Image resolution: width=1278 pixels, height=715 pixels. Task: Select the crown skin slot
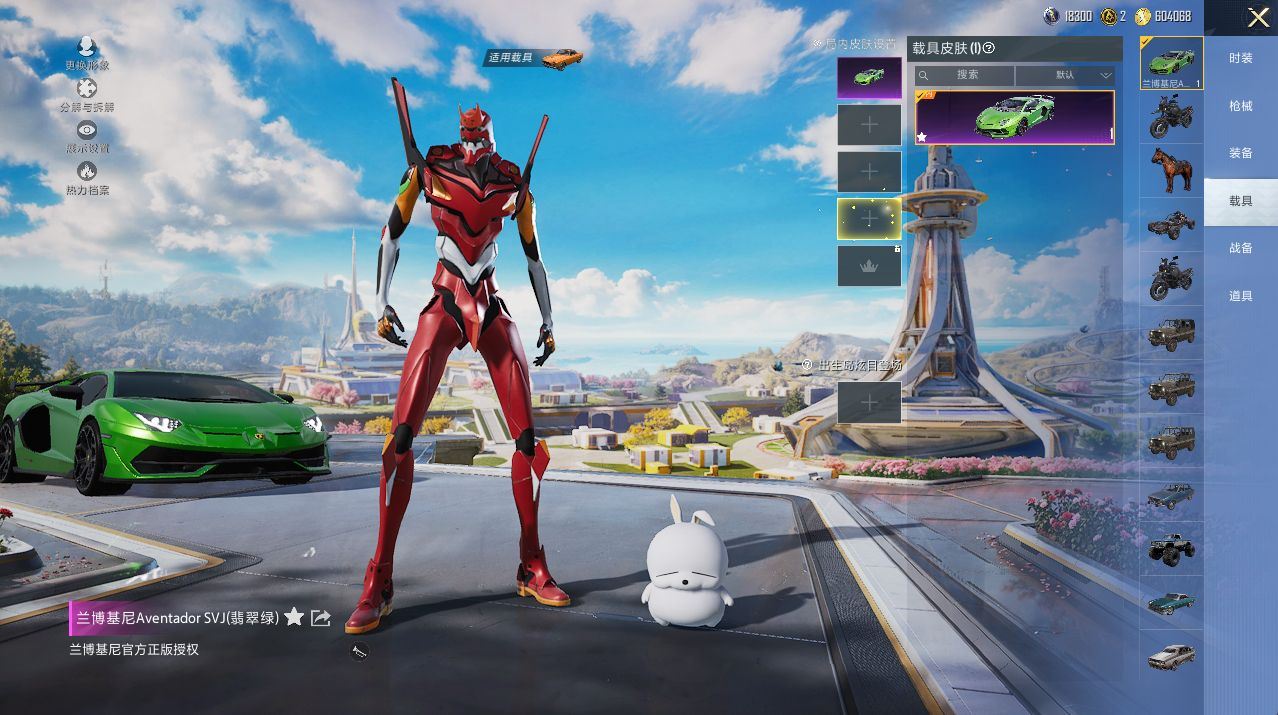(x=869, y=266)
